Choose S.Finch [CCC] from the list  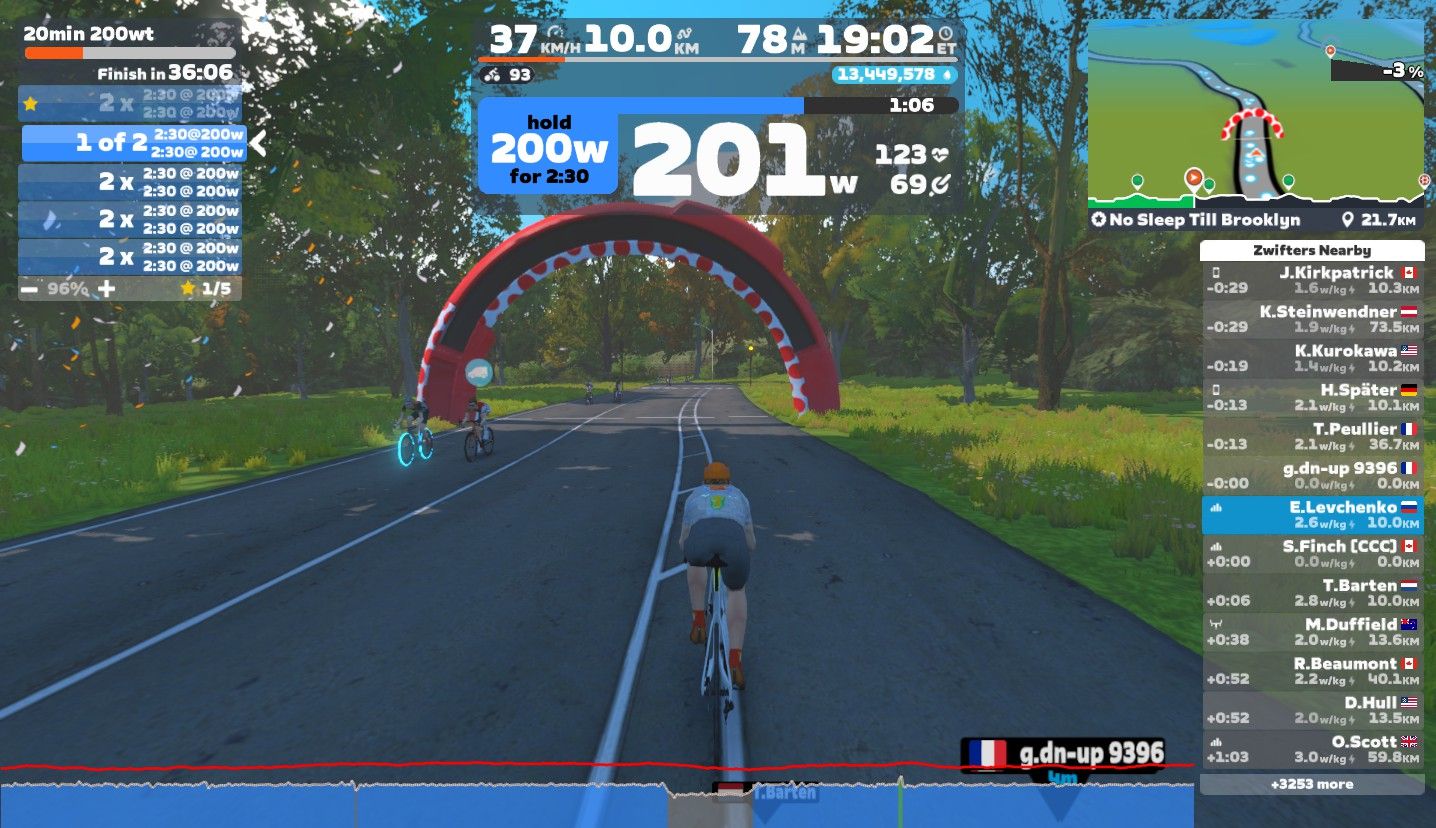pyautogui.click(x=1311, y=554)
